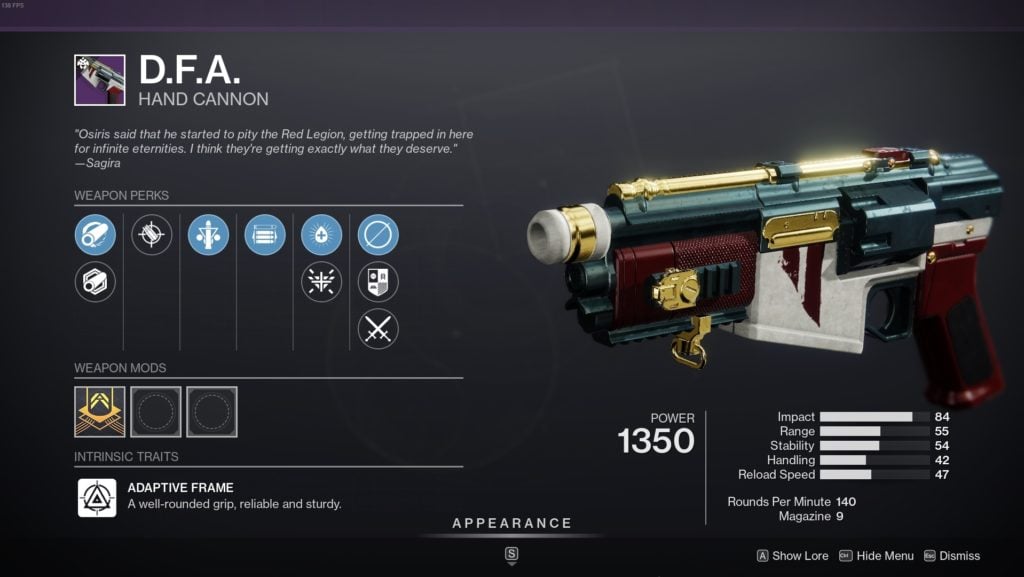
Task: Open the equipped gold masterwork mod slot
Action: pos(100,412)
